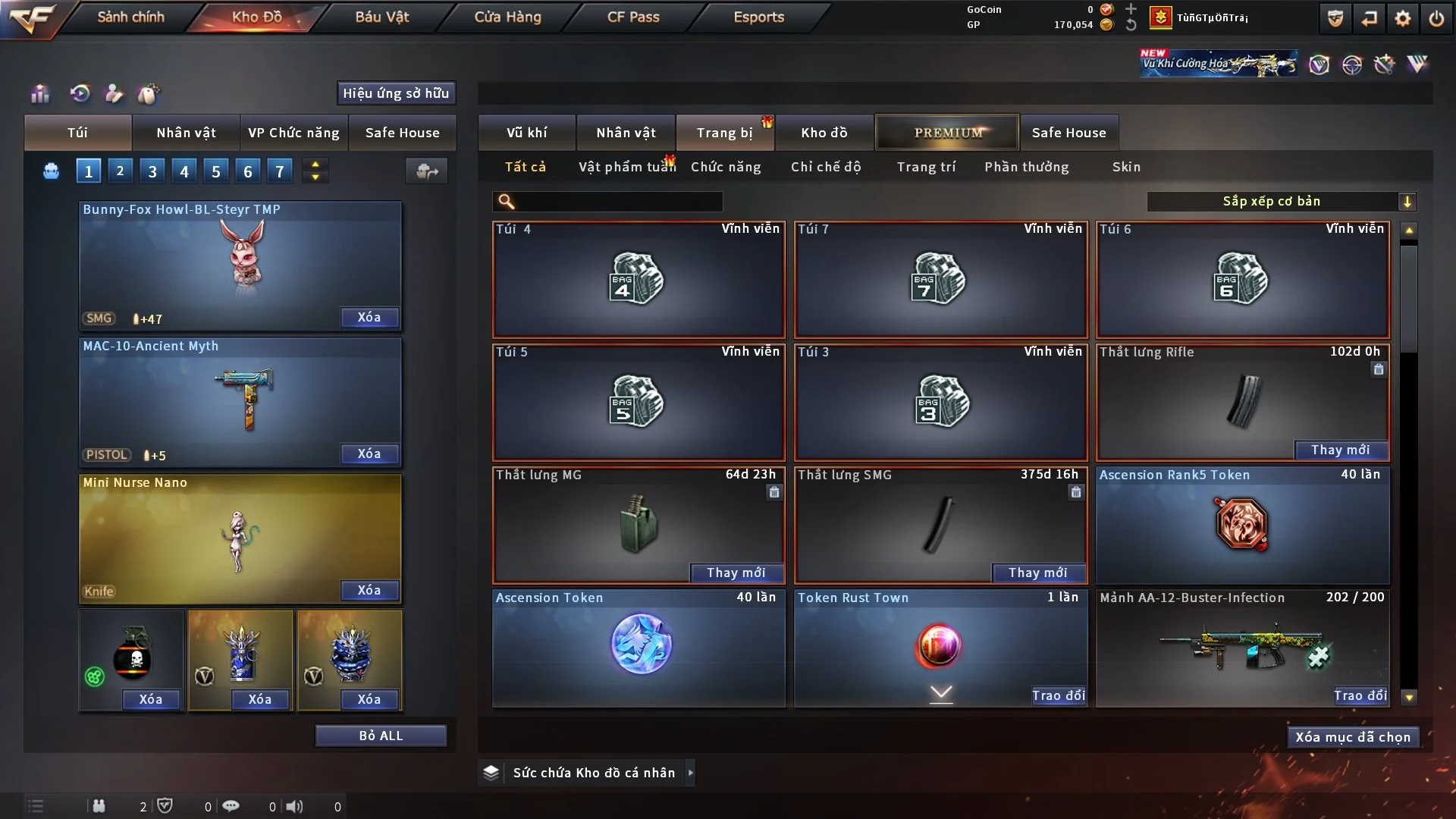Exchange the Token Rust Town item
This screenshot has width=1456, height=819.
pyautogui.click(x=1058, y=695)
